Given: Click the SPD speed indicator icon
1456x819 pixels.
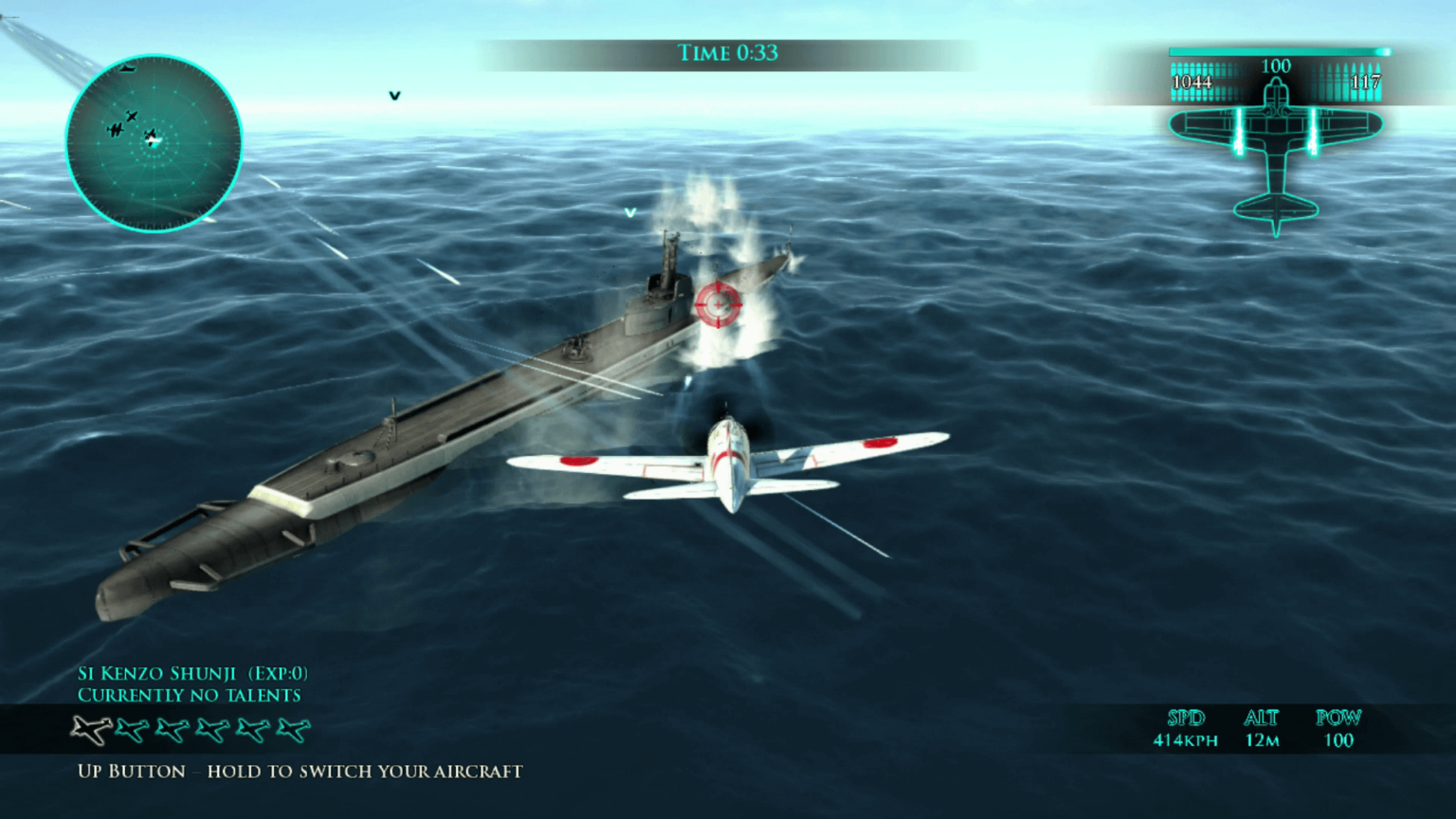Looking at the screenshot, I should tap(1185, 719).
